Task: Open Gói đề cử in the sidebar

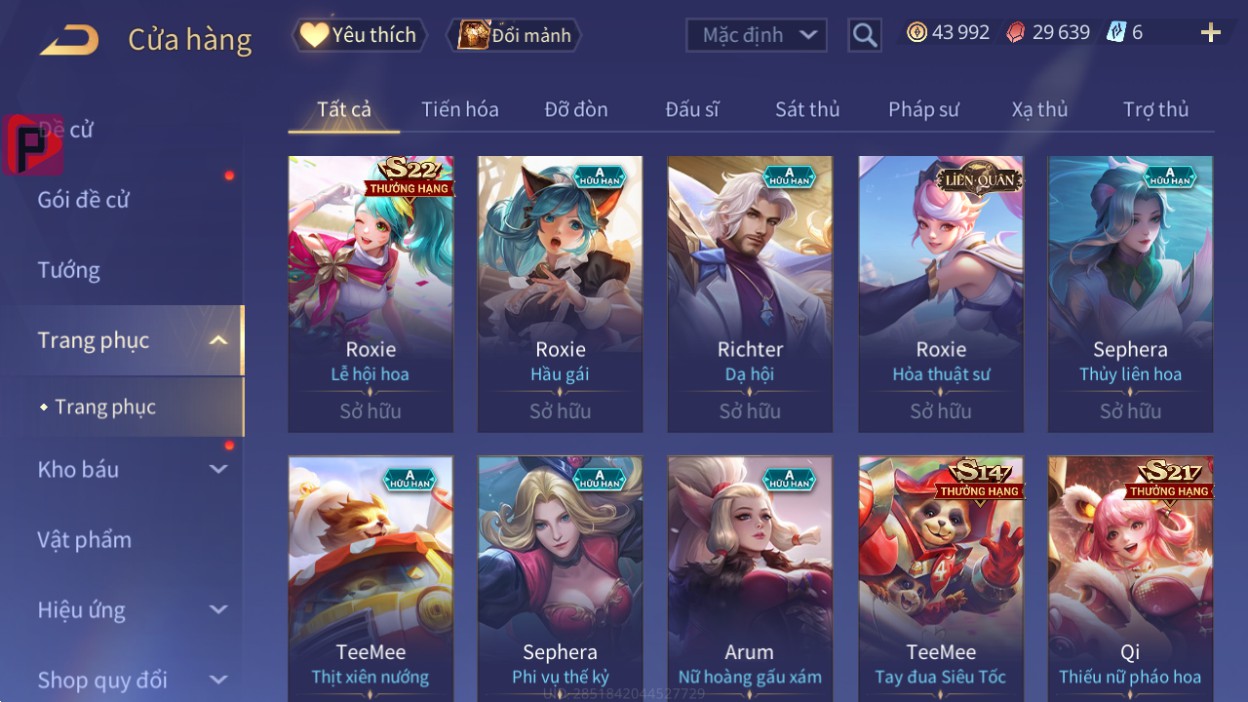Action: (84, 200)
